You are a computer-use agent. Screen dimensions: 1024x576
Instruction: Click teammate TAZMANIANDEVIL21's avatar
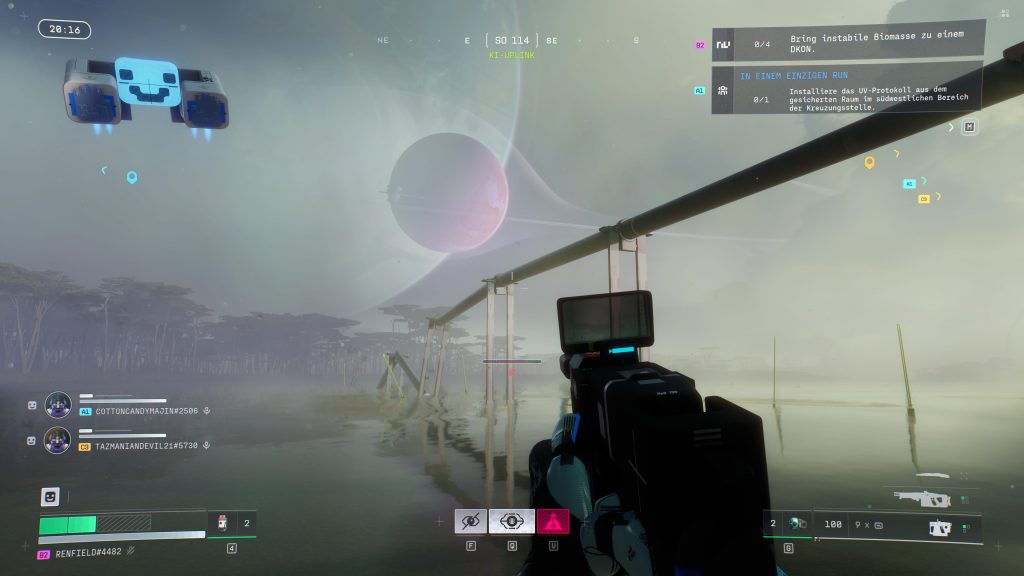(x=58, y=440)
